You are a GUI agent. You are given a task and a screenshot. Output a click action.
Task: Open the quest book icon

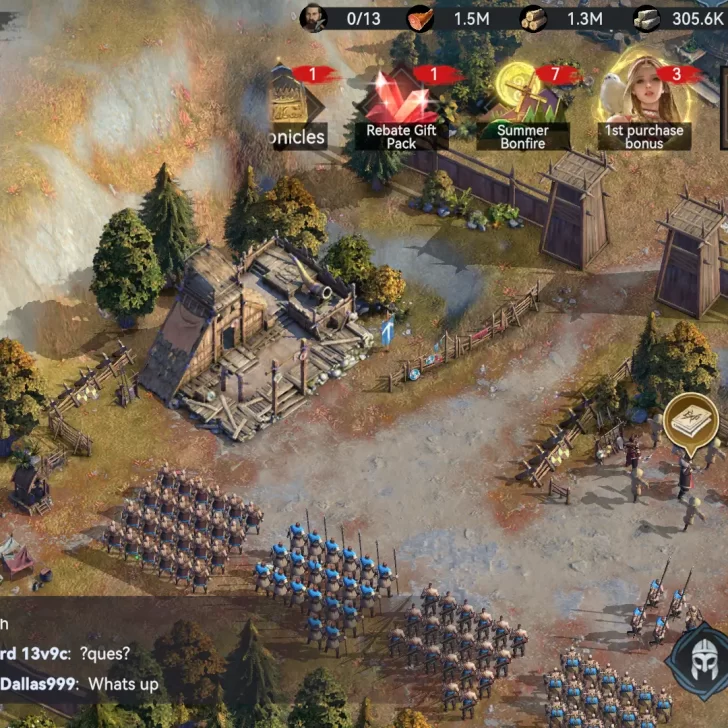pos(691,418)
